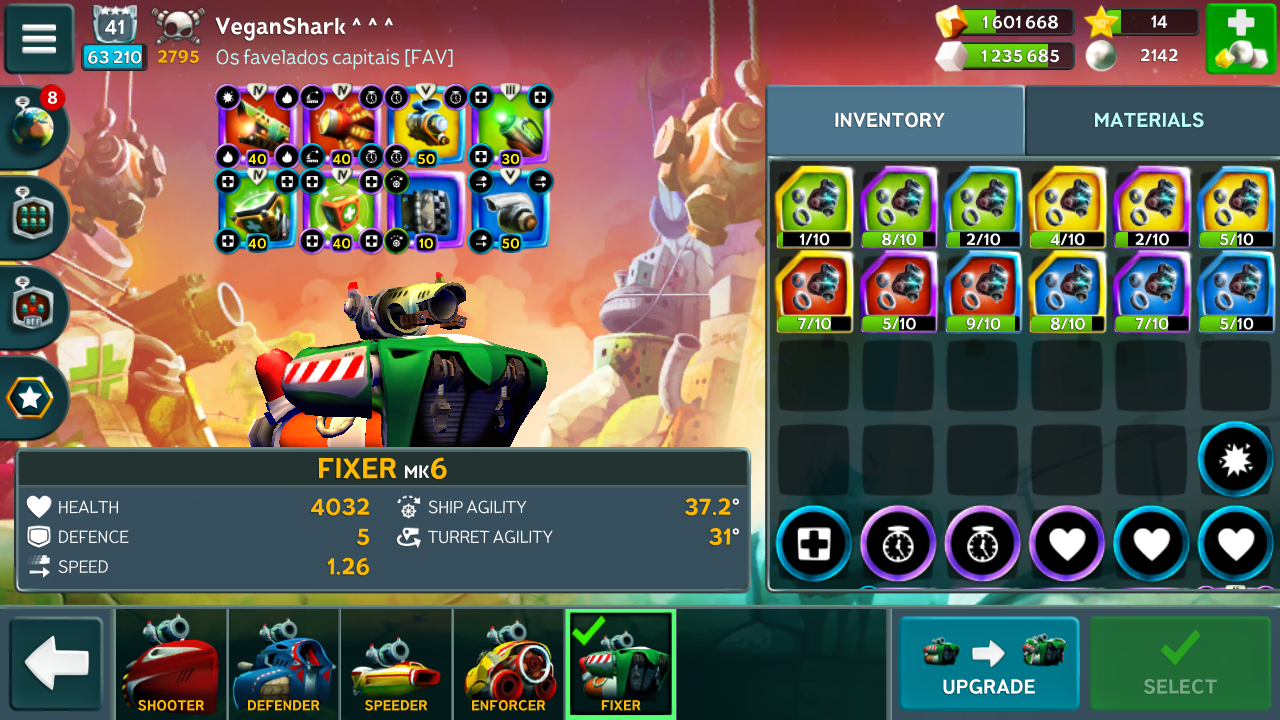Open the green plus shop button
Screen dimensions: 1280x720
[1239, 39]
